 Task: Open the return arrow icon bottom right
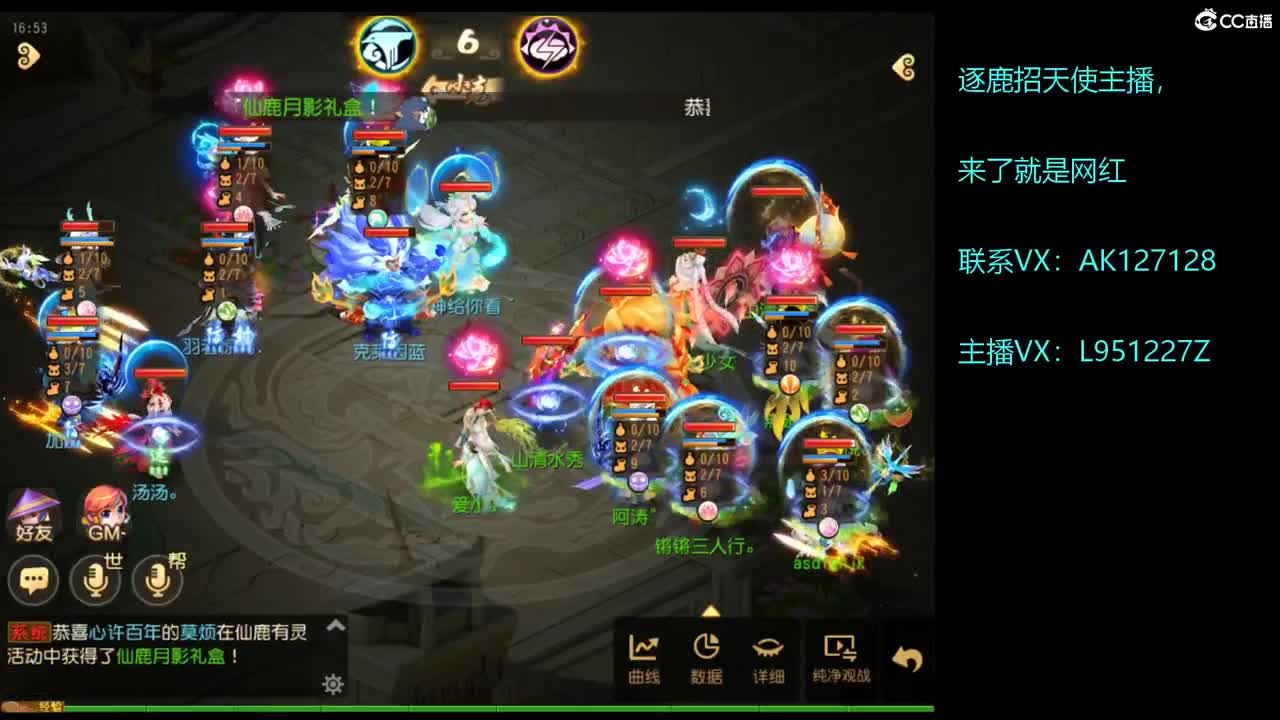pos(909,655)
